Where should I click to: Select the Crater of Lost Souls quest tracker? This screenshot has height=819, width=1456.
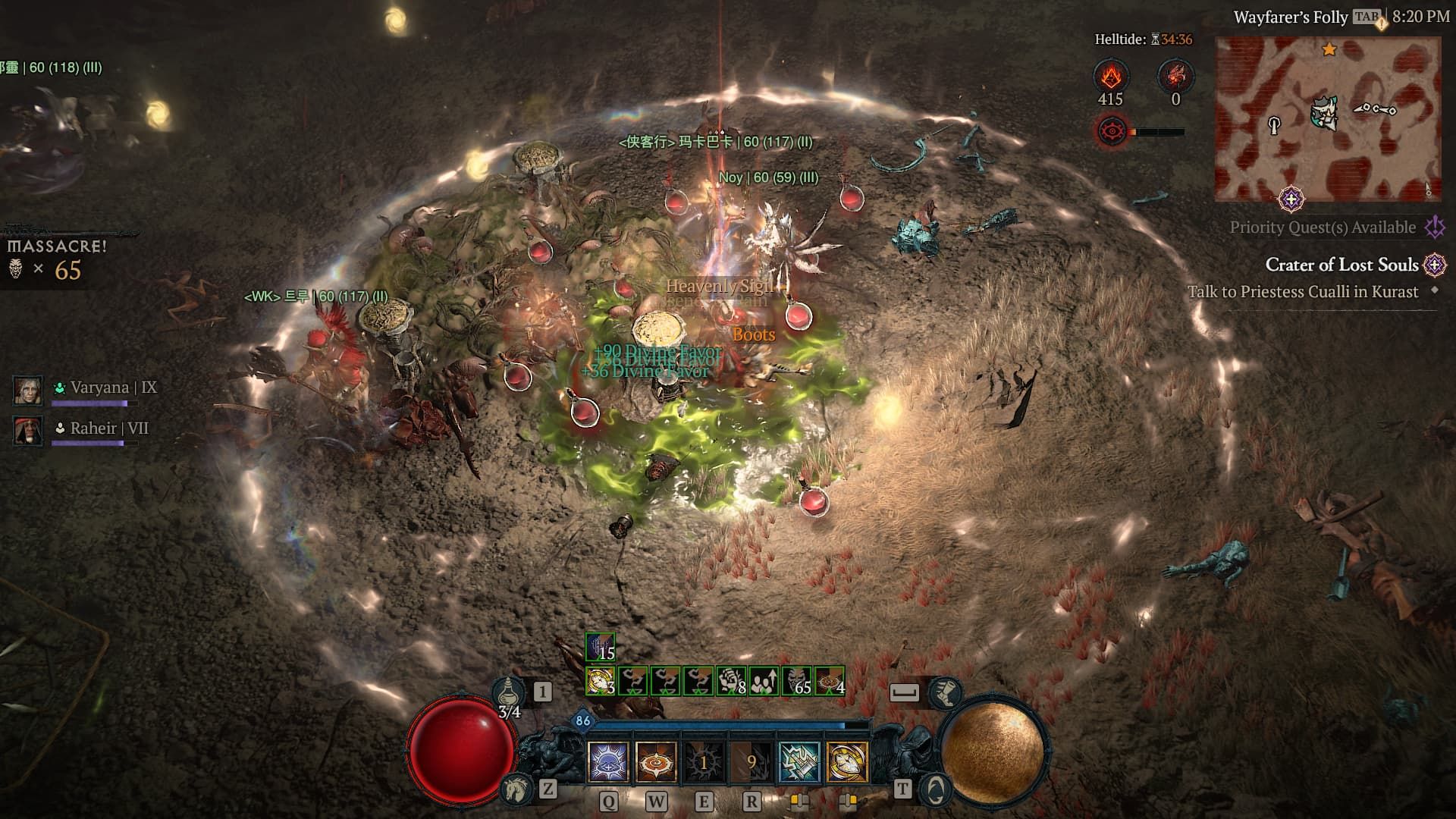click(x=1341, y=265)
